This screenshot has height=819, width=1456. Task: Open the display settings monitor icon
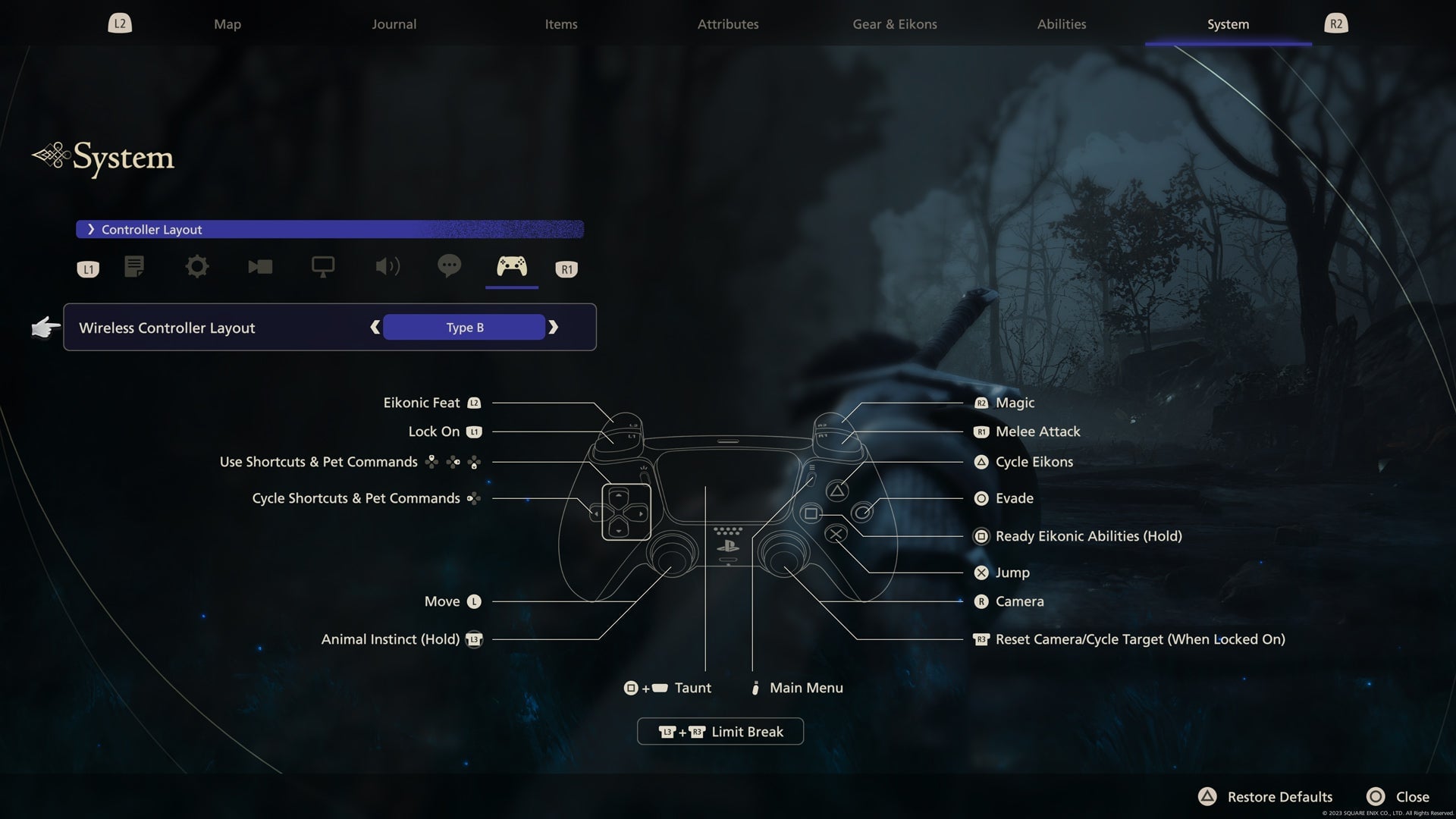(x=324, y=267)
